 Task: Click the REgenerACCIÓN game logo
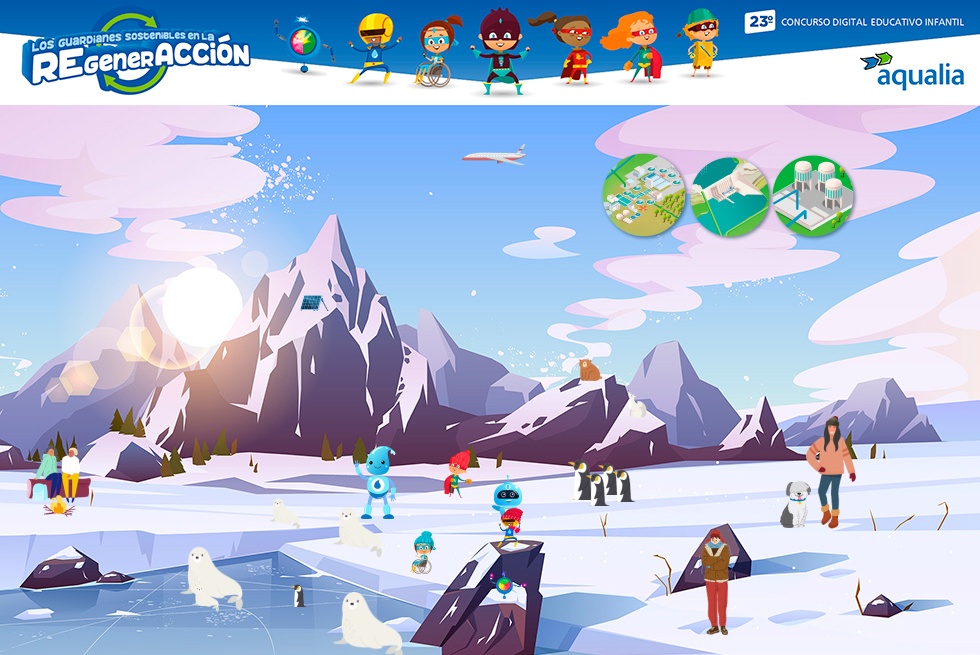pos(137,56)
